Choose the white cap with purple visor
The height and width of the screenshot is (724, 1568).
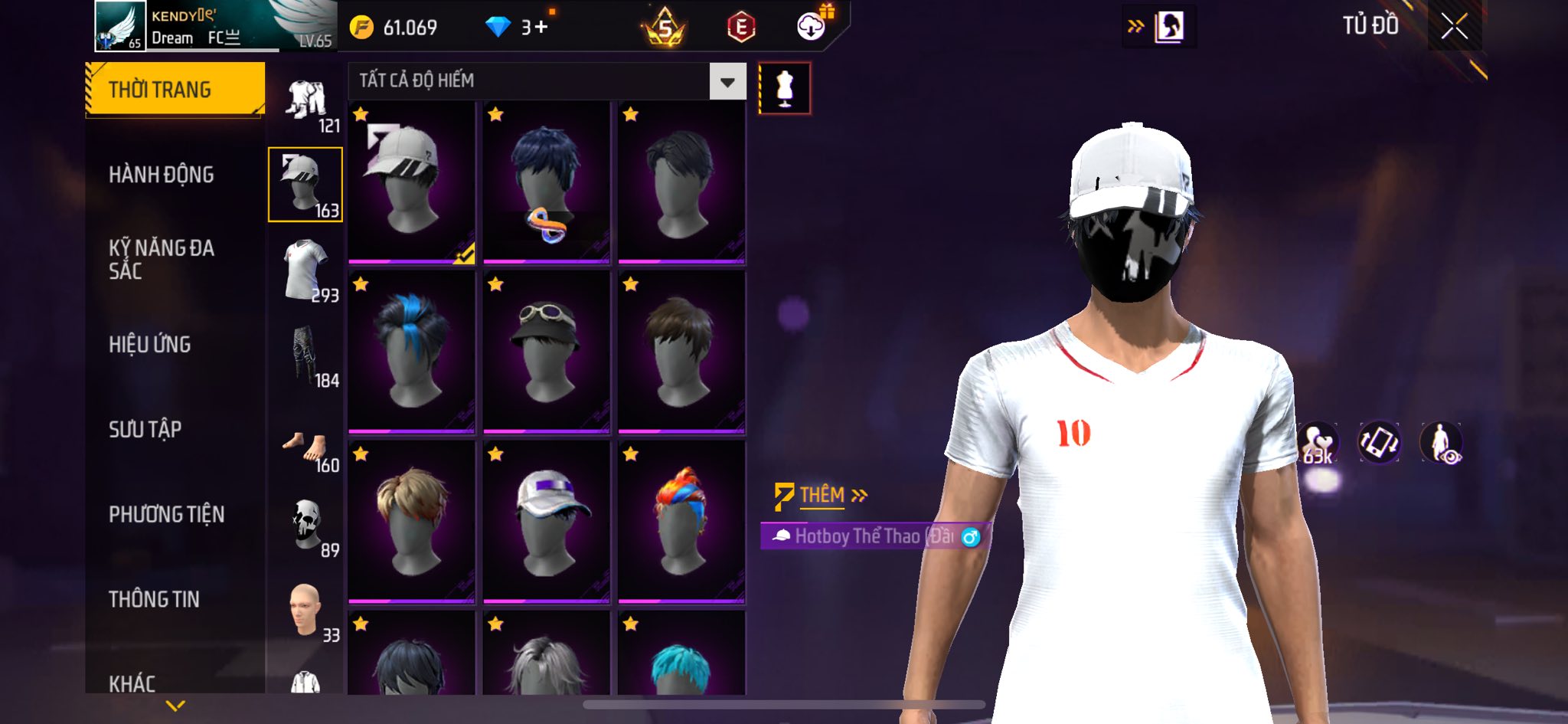coord(546,521)
